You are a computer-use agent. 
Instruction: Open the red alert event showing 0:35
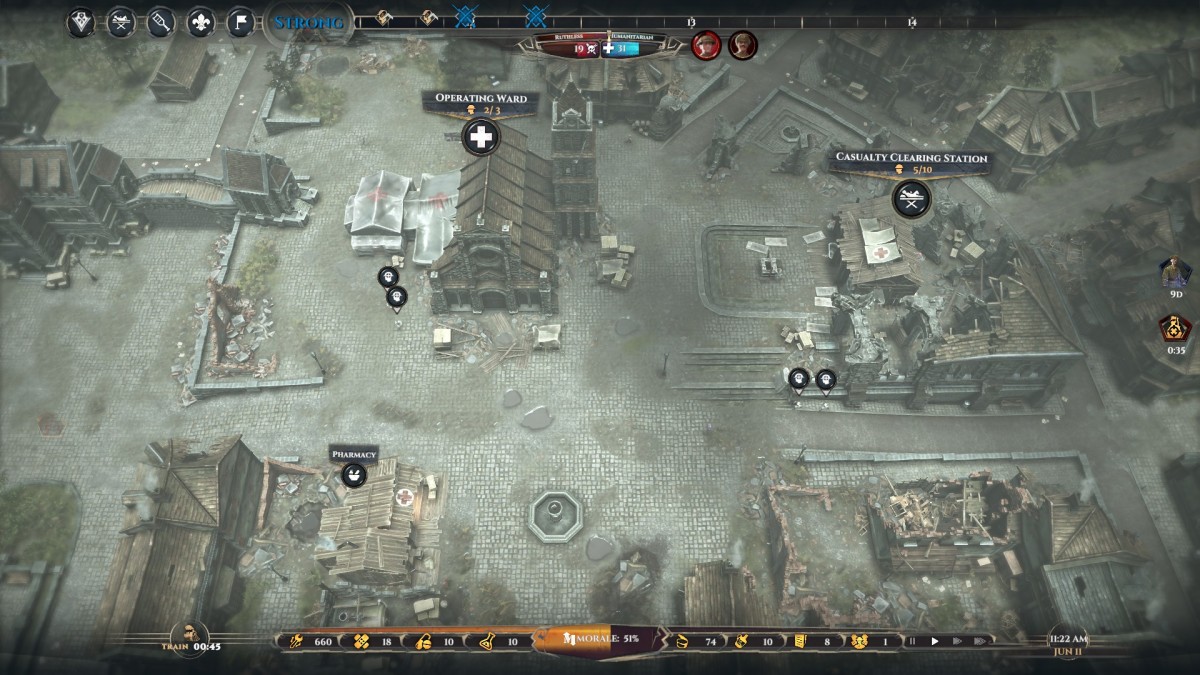point(1174,327)
